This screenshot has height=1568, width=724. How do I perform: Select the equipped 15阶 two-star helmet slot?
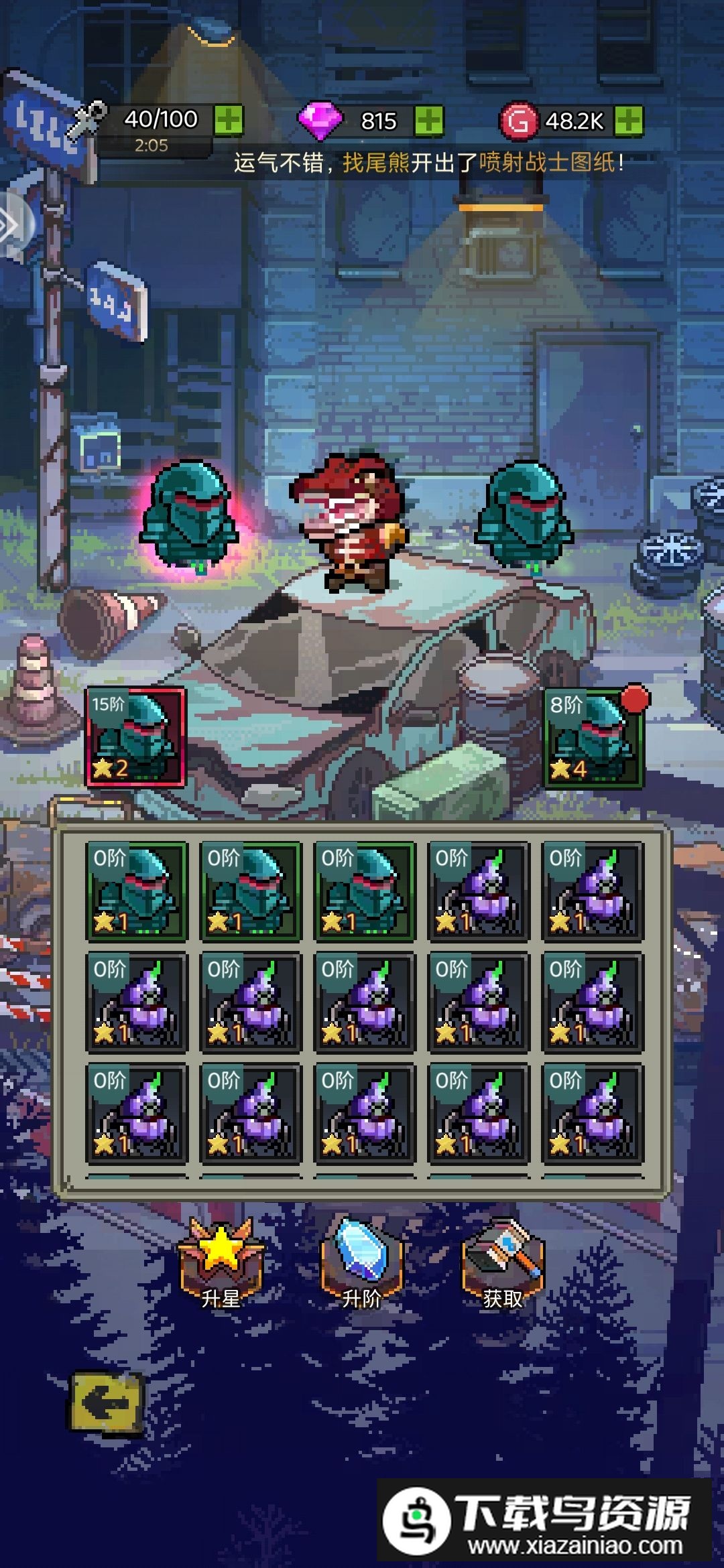pos(136,737)
